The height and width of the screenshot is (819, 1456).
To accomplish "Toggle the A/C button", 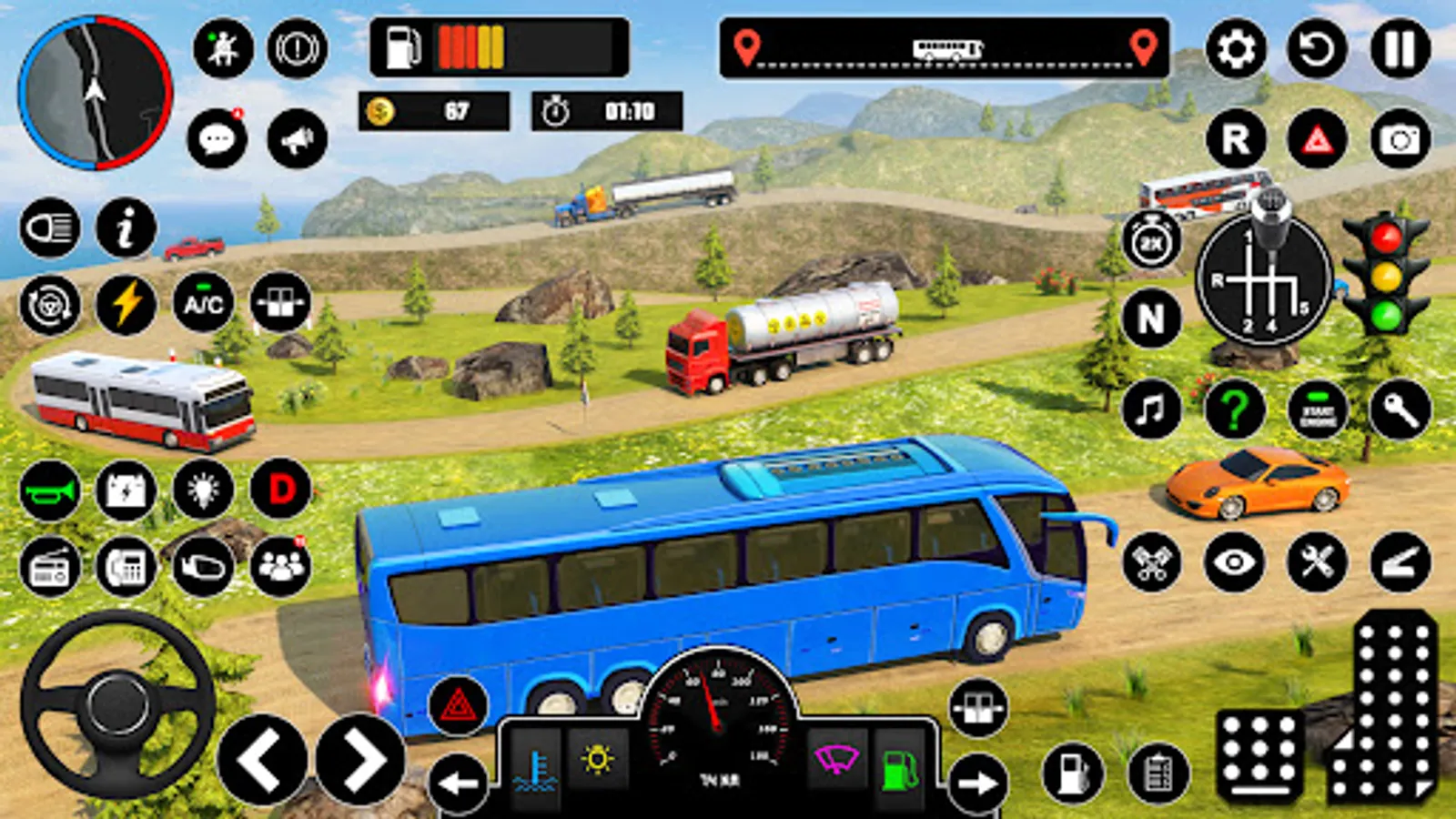I will (203, 304).
